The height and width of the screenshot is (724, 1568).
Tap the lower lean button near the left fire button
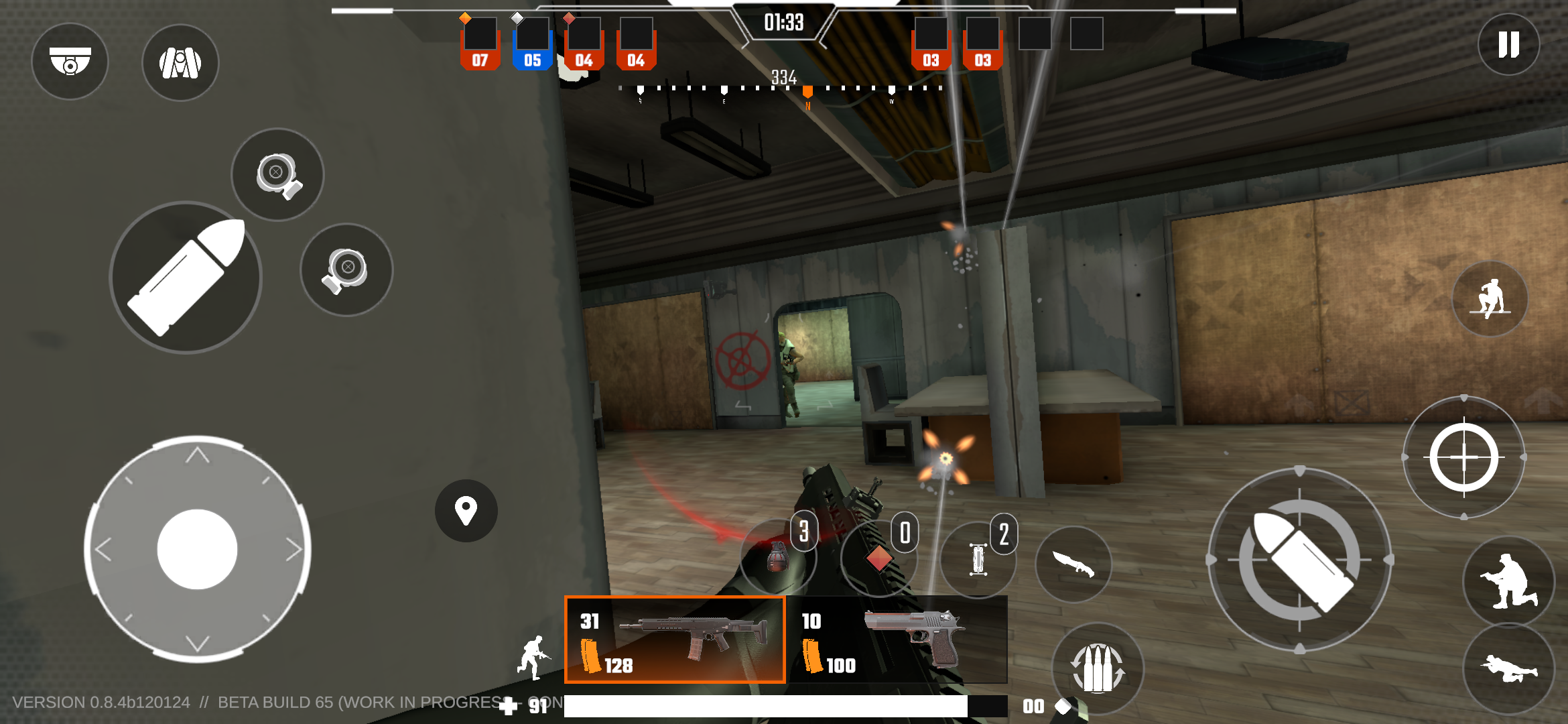[x=346, y=269]
